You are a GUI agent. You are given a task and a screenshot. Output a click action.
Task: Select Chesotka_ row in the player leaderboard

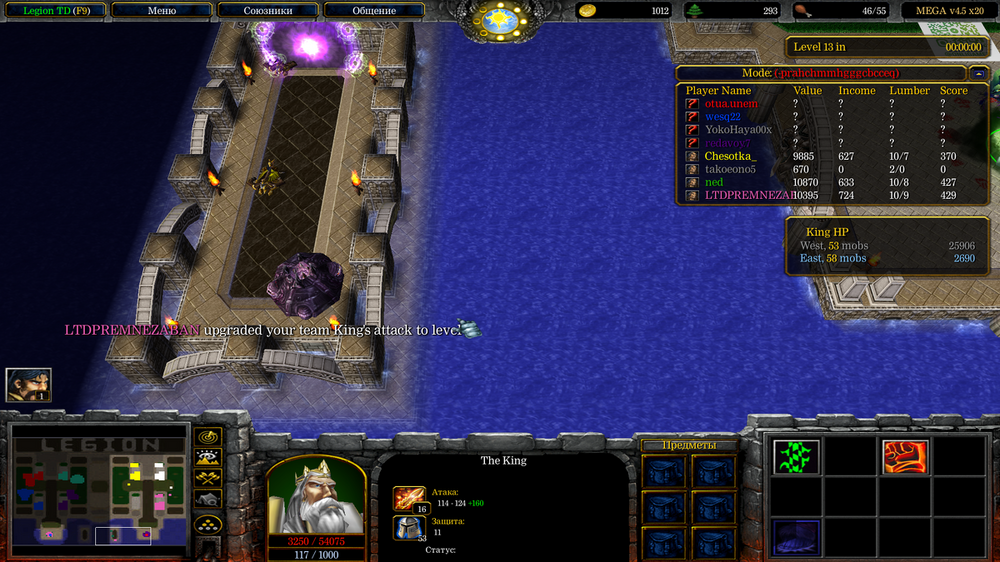(x=730, y=156)
